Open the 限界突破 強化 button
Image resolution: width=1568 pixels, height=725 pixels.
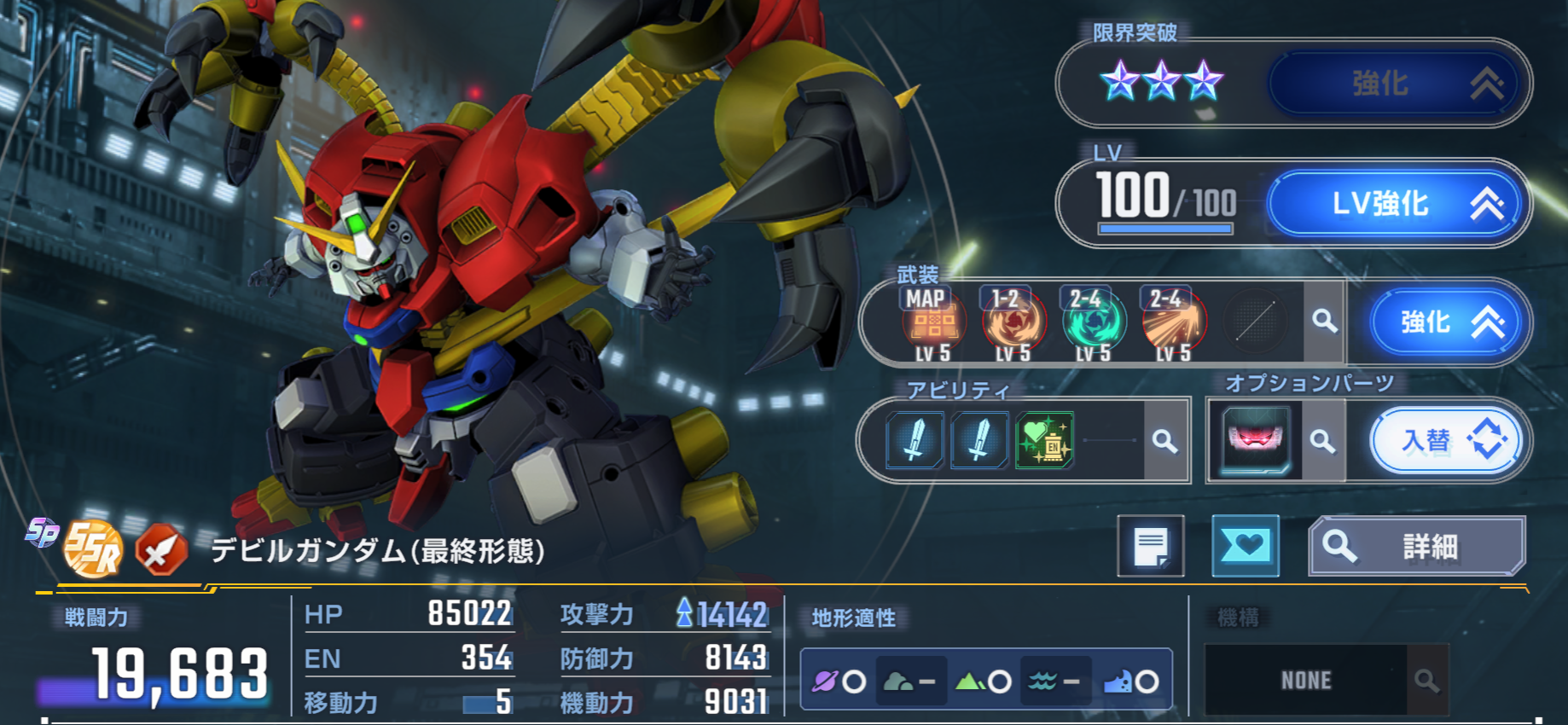[1396, 84]
